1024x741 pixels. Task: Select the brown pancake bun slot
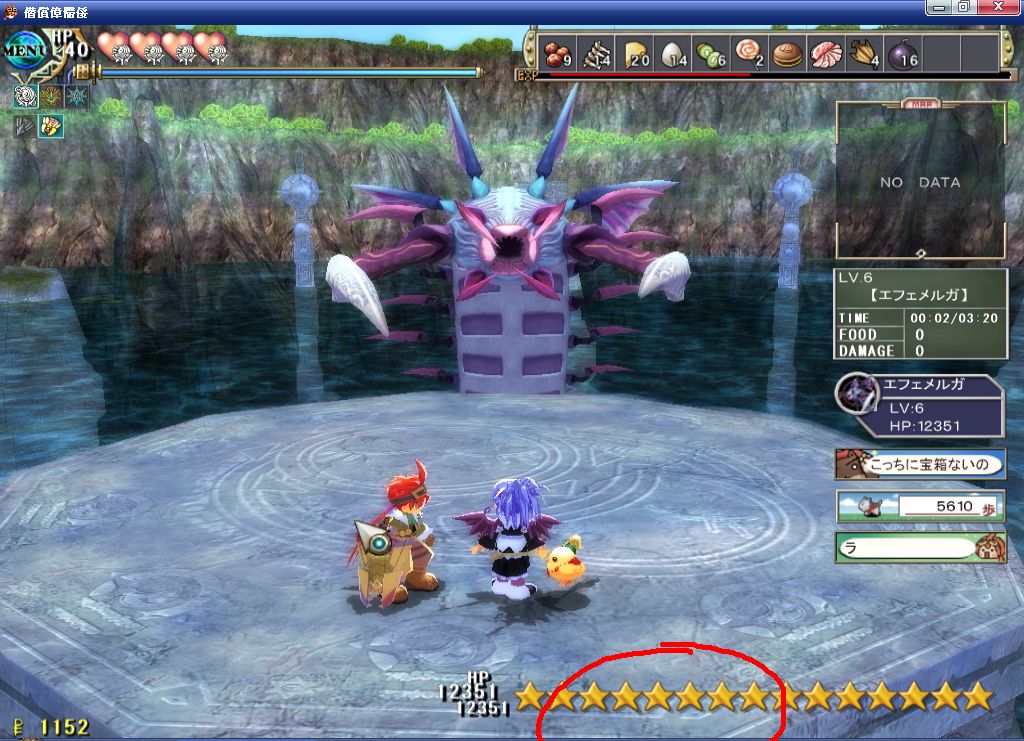[788, 53]
